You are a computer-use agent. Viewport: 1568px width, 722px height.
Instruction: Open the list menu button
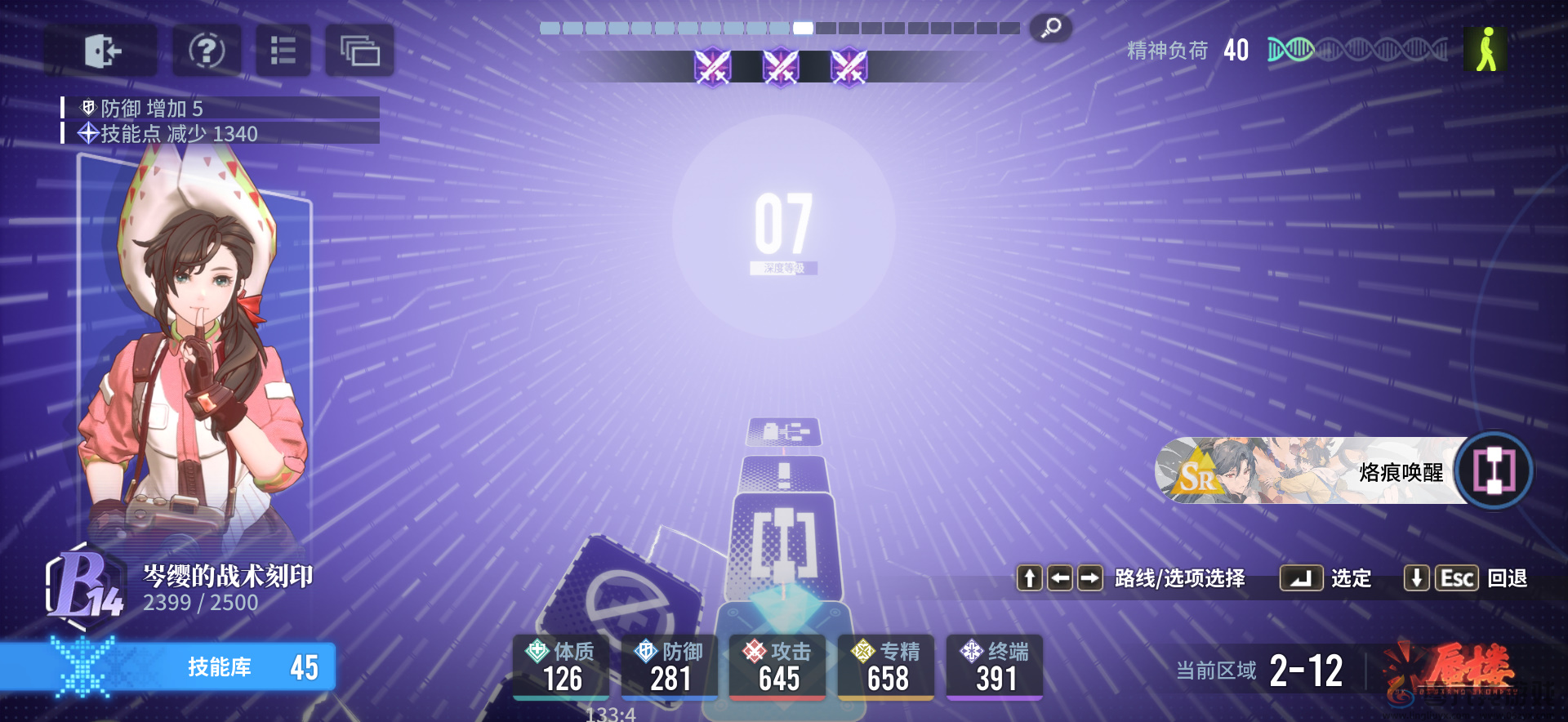(283, 51)
